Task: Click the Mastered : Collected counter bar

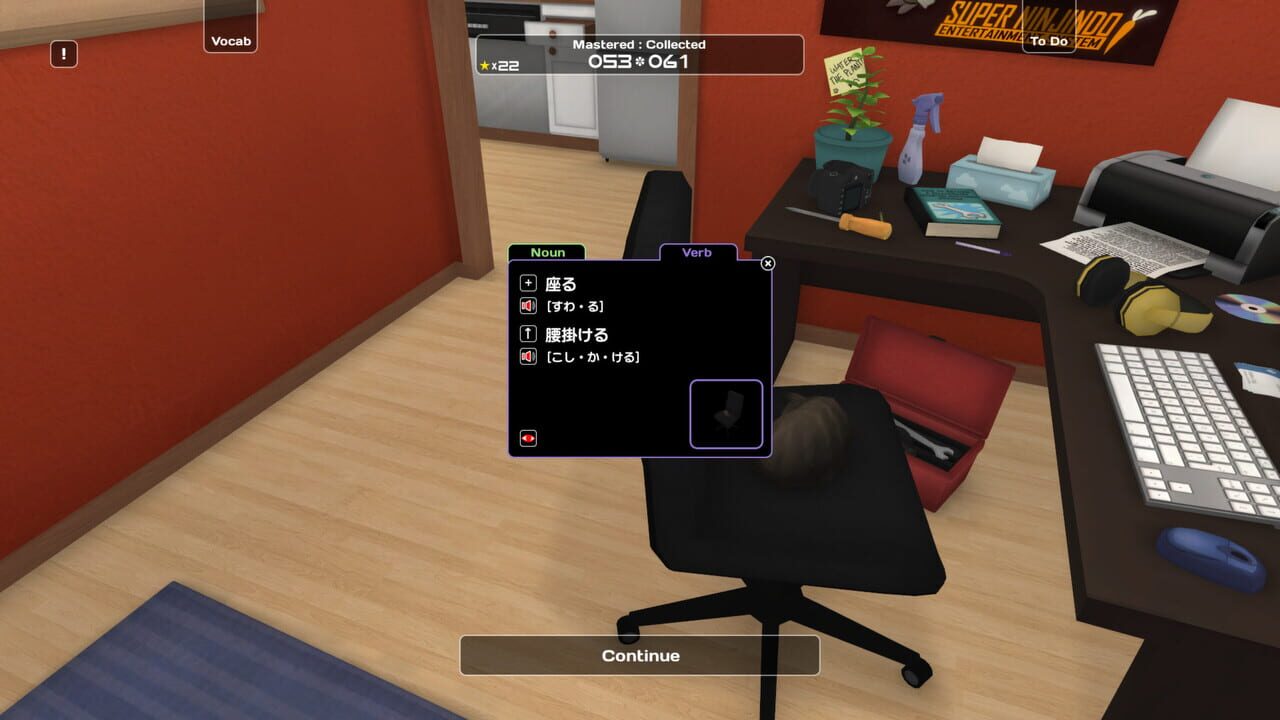Action: click(639, 55)
